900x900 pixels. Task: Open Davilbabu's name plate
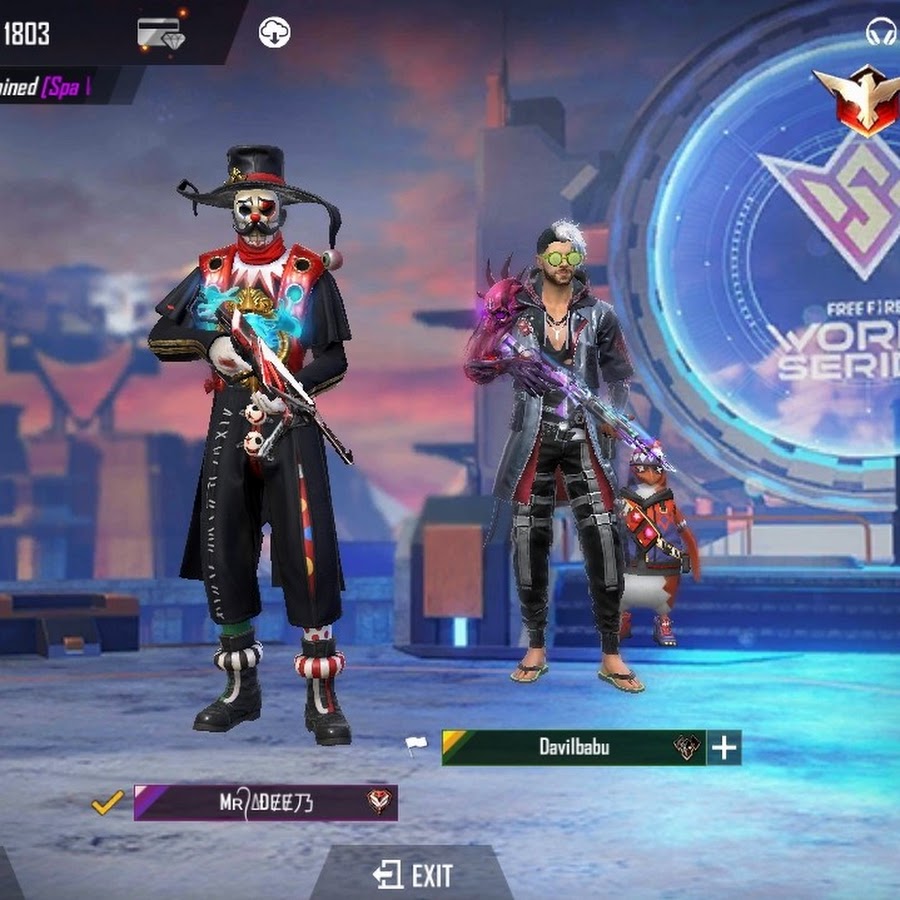(x=573, y=747)
